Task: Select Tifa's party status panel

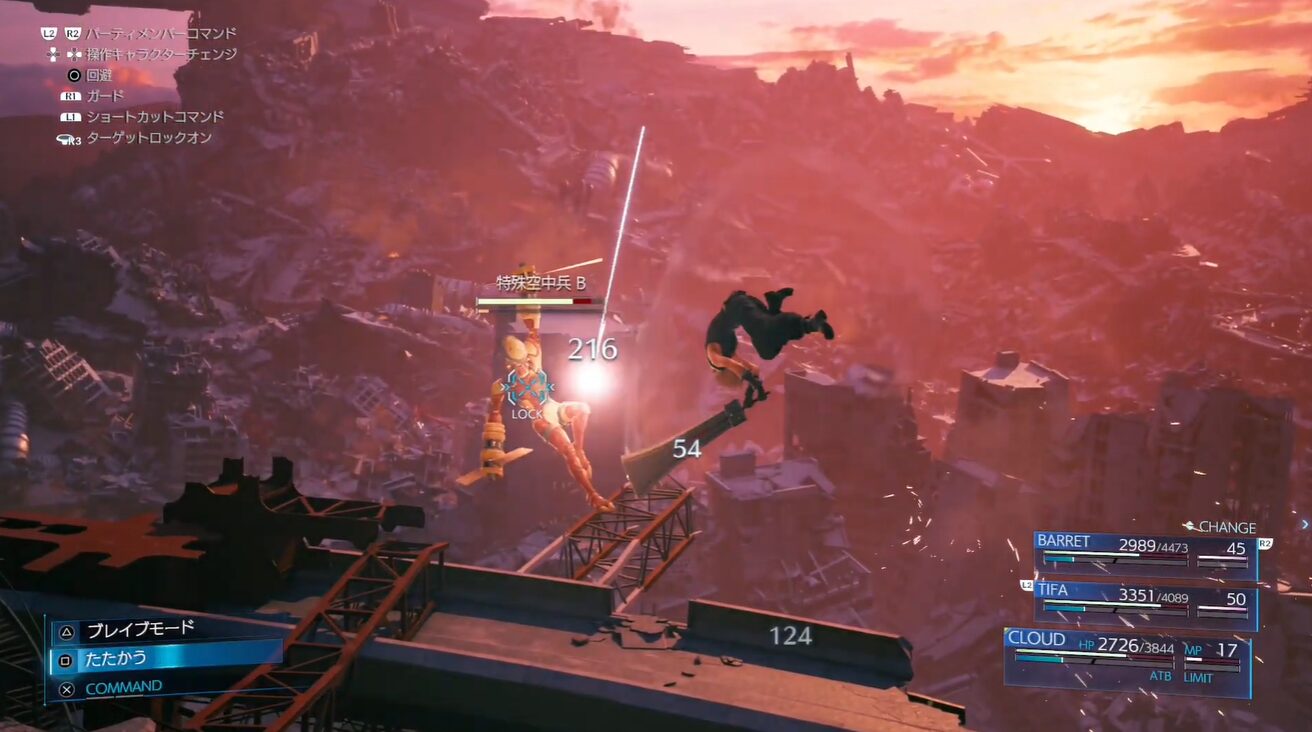Action: pyautogui.click(x=1144, y=604)
